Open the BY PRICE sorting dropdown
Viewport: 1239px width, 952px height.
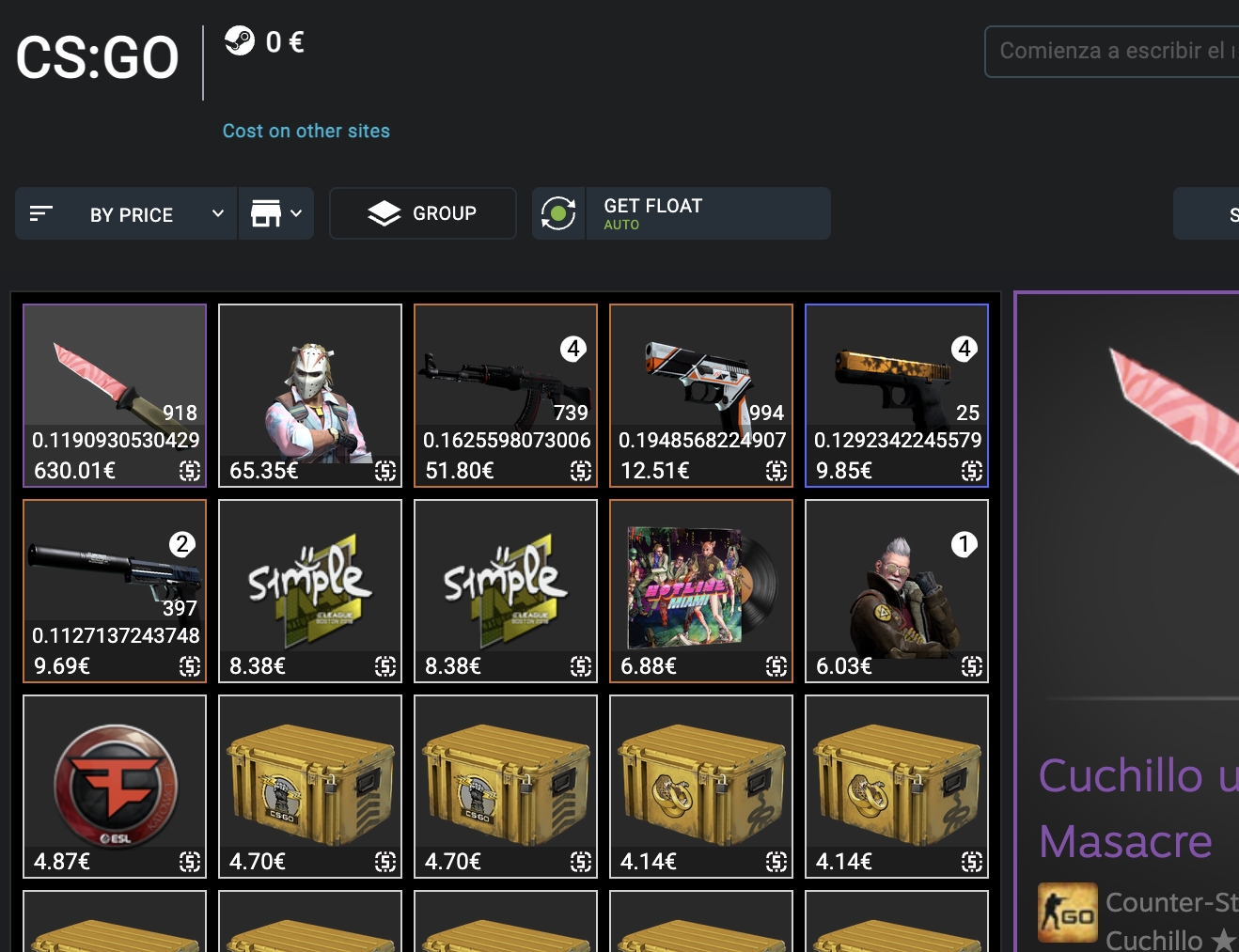pos(132,213)
